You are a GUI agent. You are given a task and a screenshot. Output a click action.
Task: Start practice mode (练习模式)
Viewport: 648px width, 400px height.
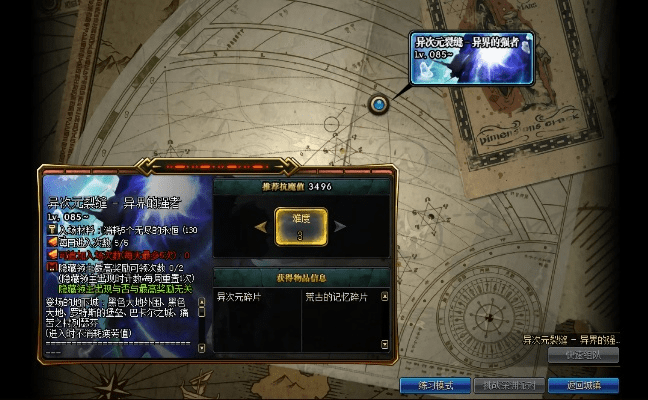pyautogui.click(x=435, y=385)
